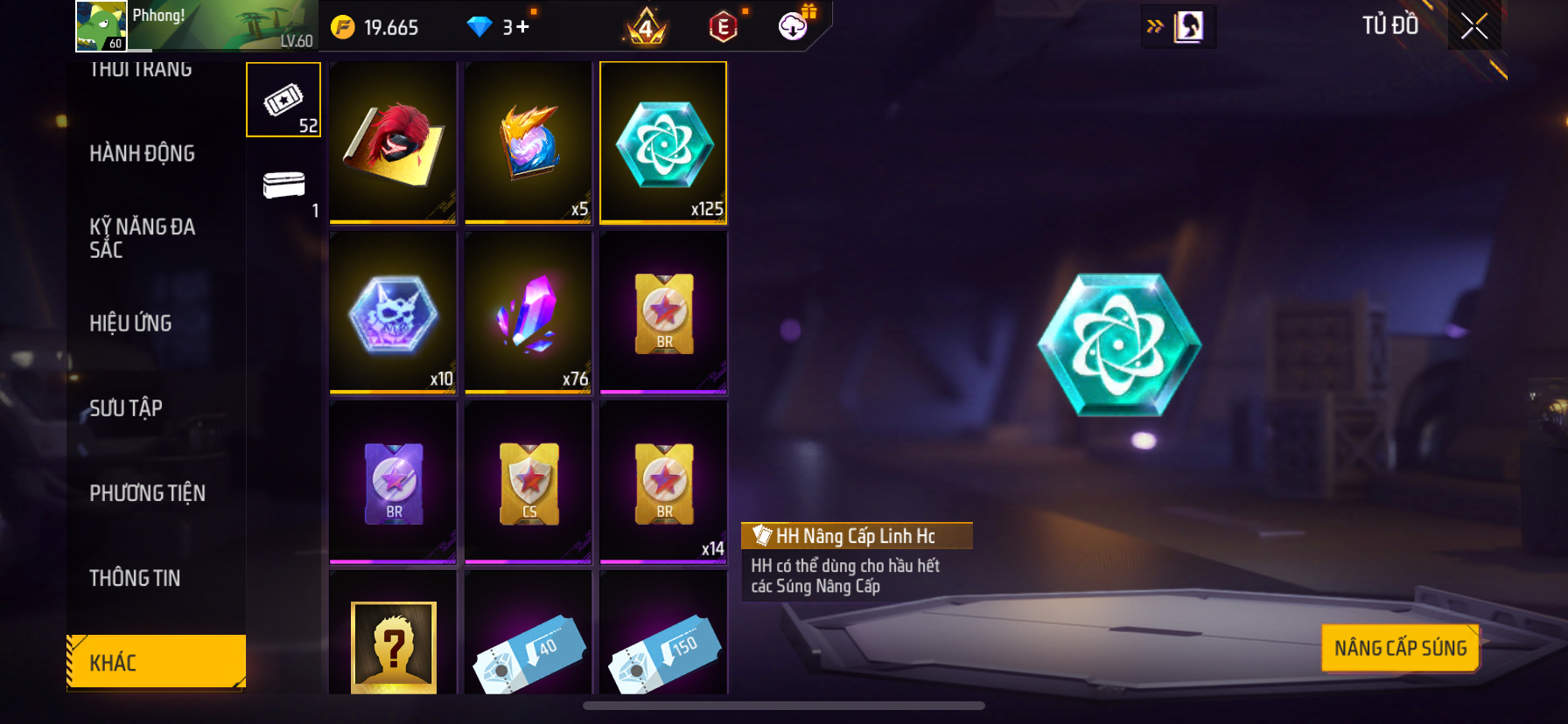Choose the blue skull token x10
This screenshot has width=1568, height=724.
[393, 312]
